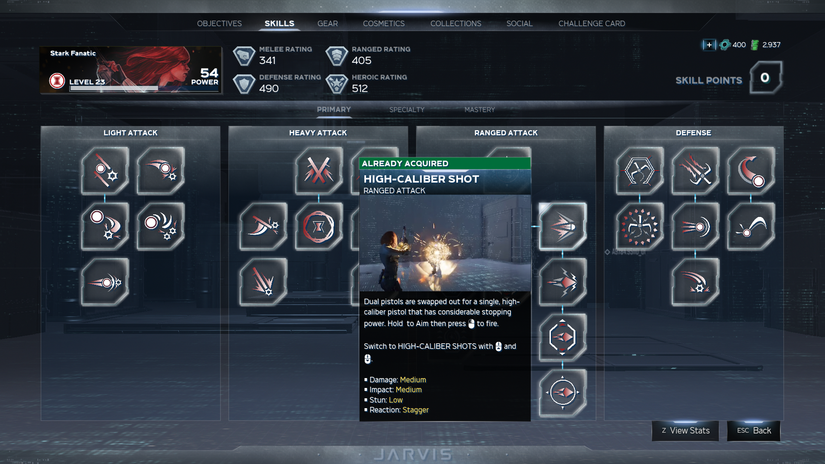Open the Challenge Card tab
Screen dimensions: 825x464
[591, 23]
